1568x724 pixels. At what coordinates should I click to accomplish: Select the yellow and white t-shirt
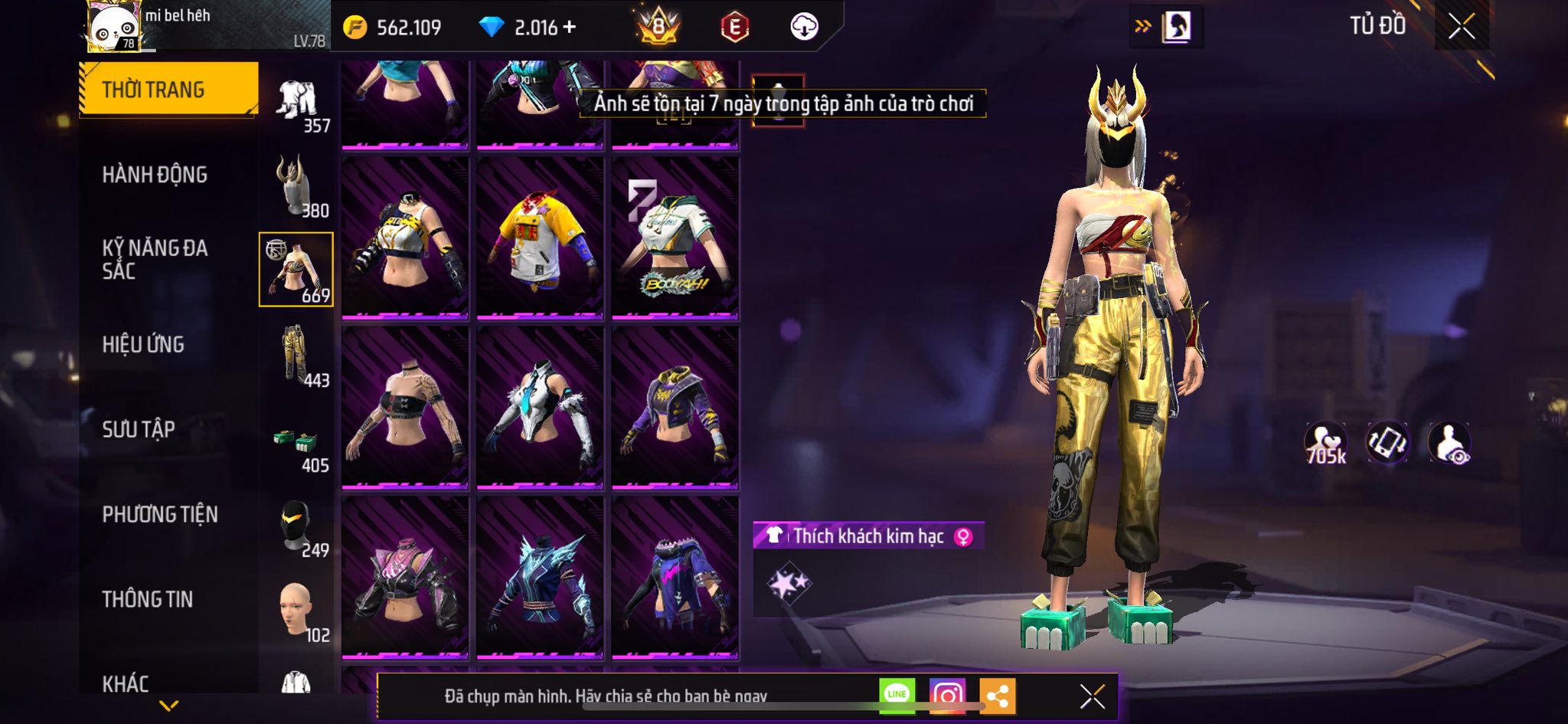pyautogui.click(x=540, y=238)
